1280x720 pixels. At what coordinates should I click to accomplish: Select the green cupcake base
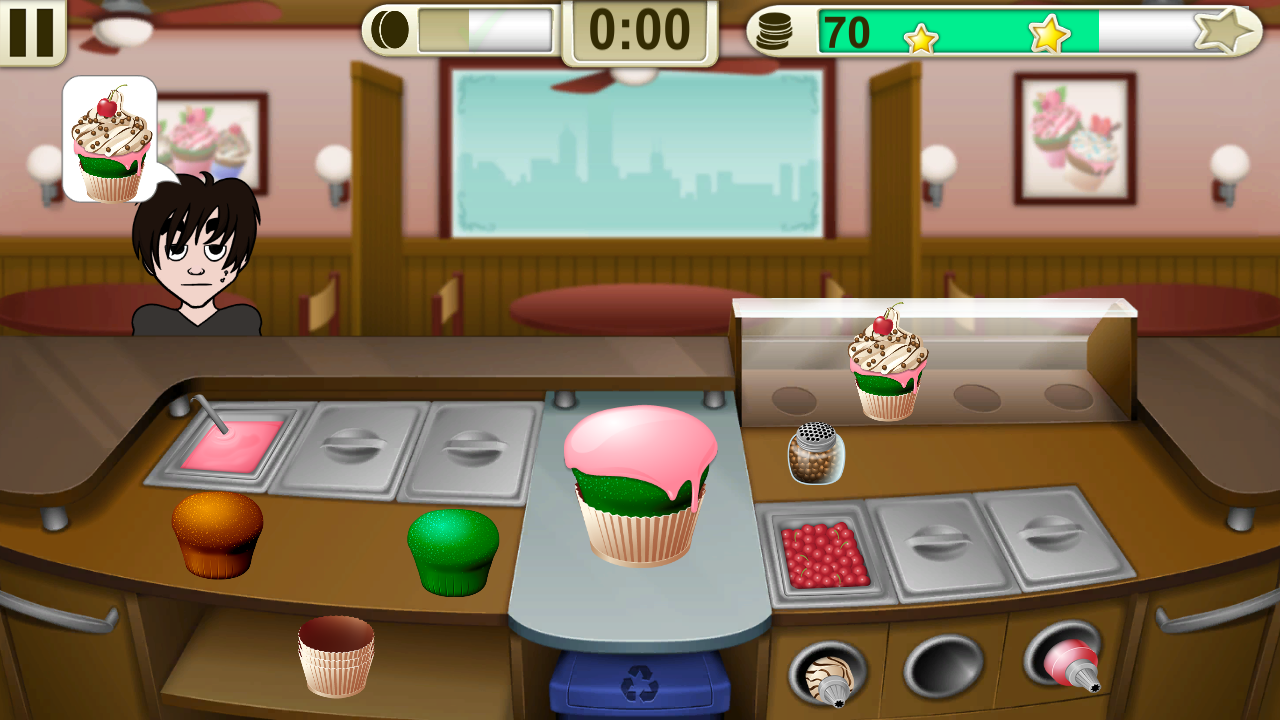pyautogui.click(x=455, y=545)
